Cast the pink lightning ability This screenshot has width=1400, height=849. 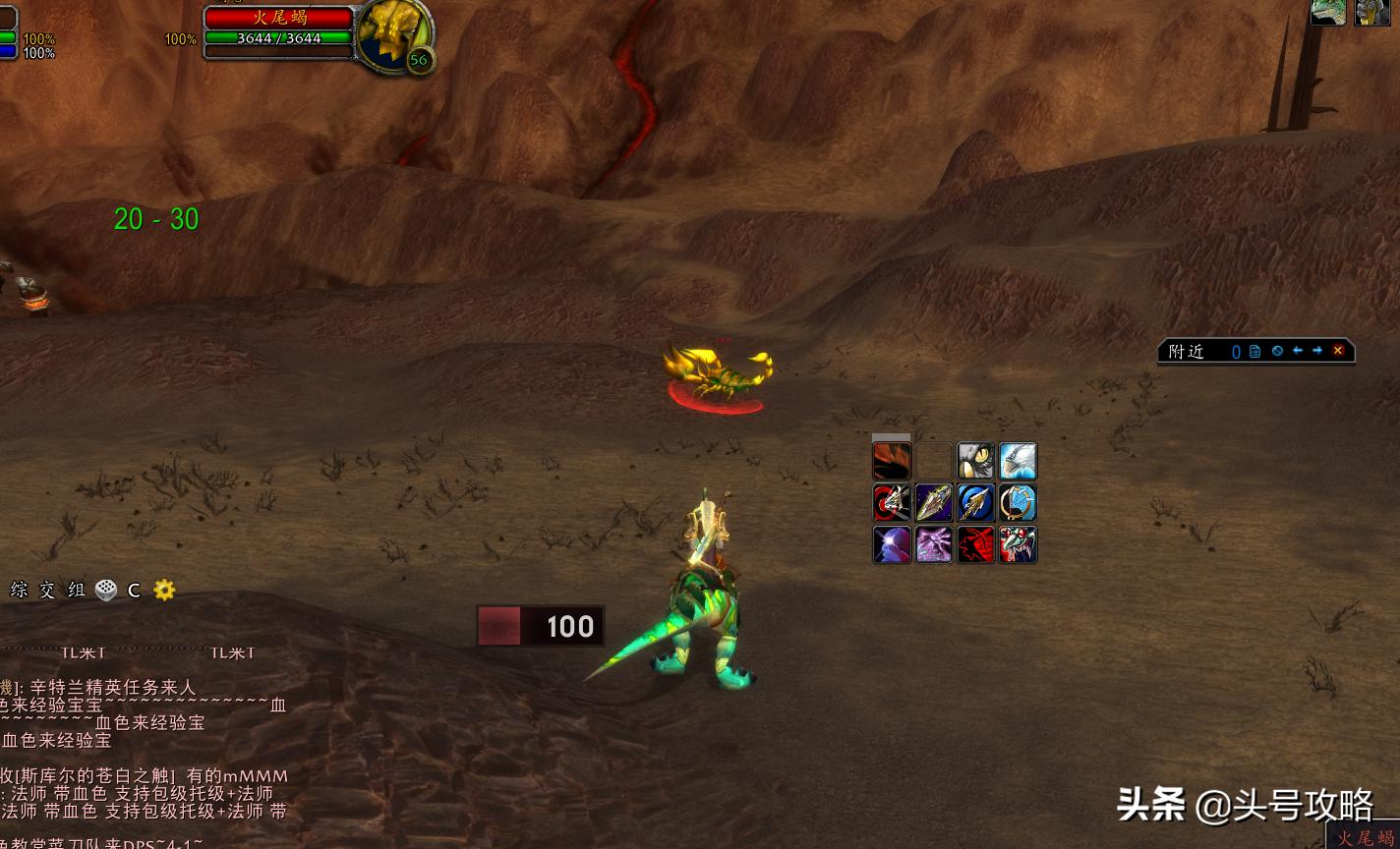click(934, 544)
